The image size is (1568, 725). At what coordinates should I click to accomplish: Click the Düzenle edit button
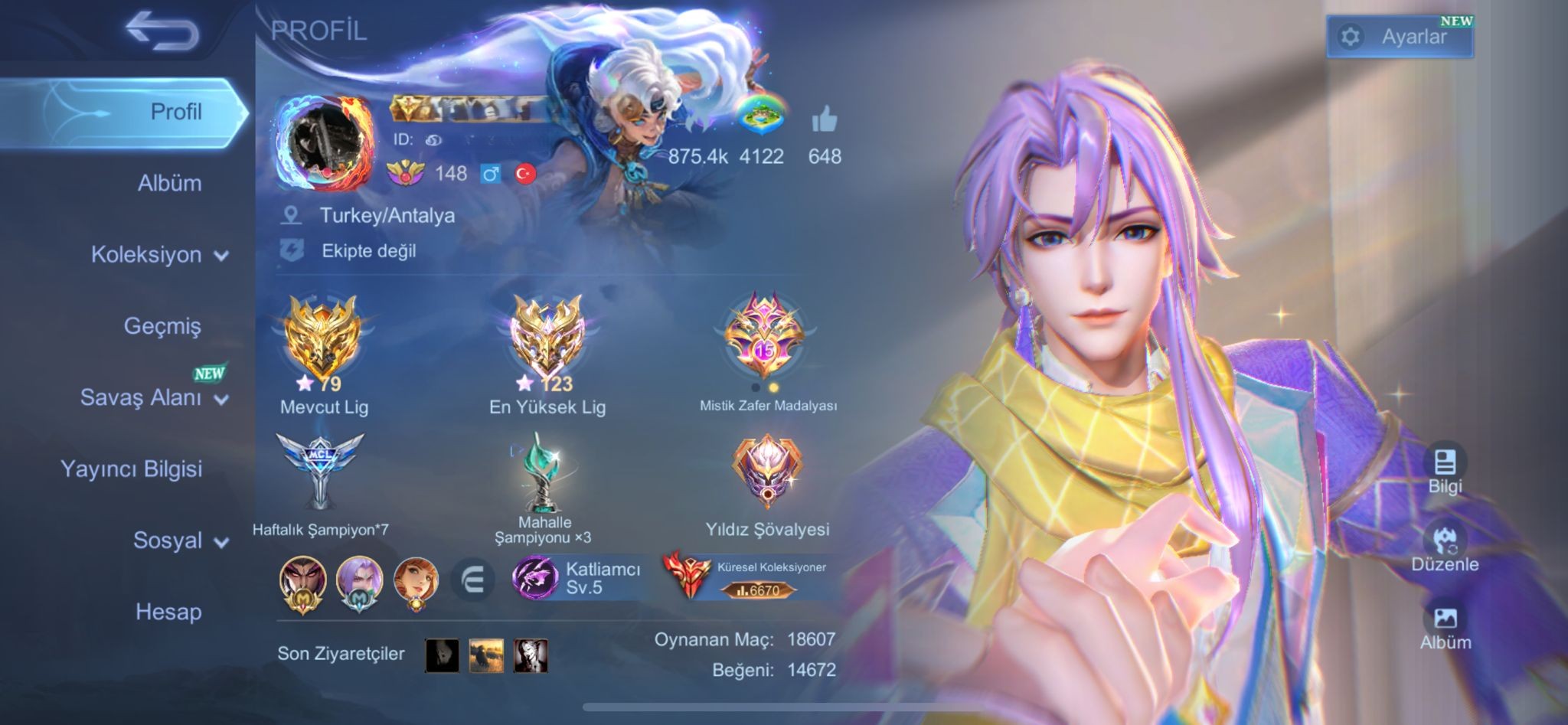tap(1445, 547)
